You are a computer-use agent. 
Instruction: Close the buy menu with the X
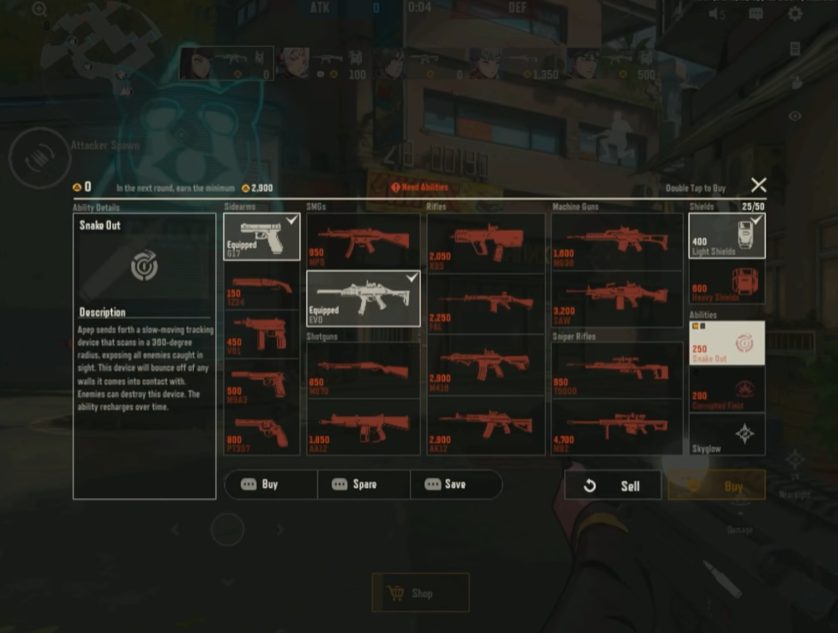tap(759, 185)
